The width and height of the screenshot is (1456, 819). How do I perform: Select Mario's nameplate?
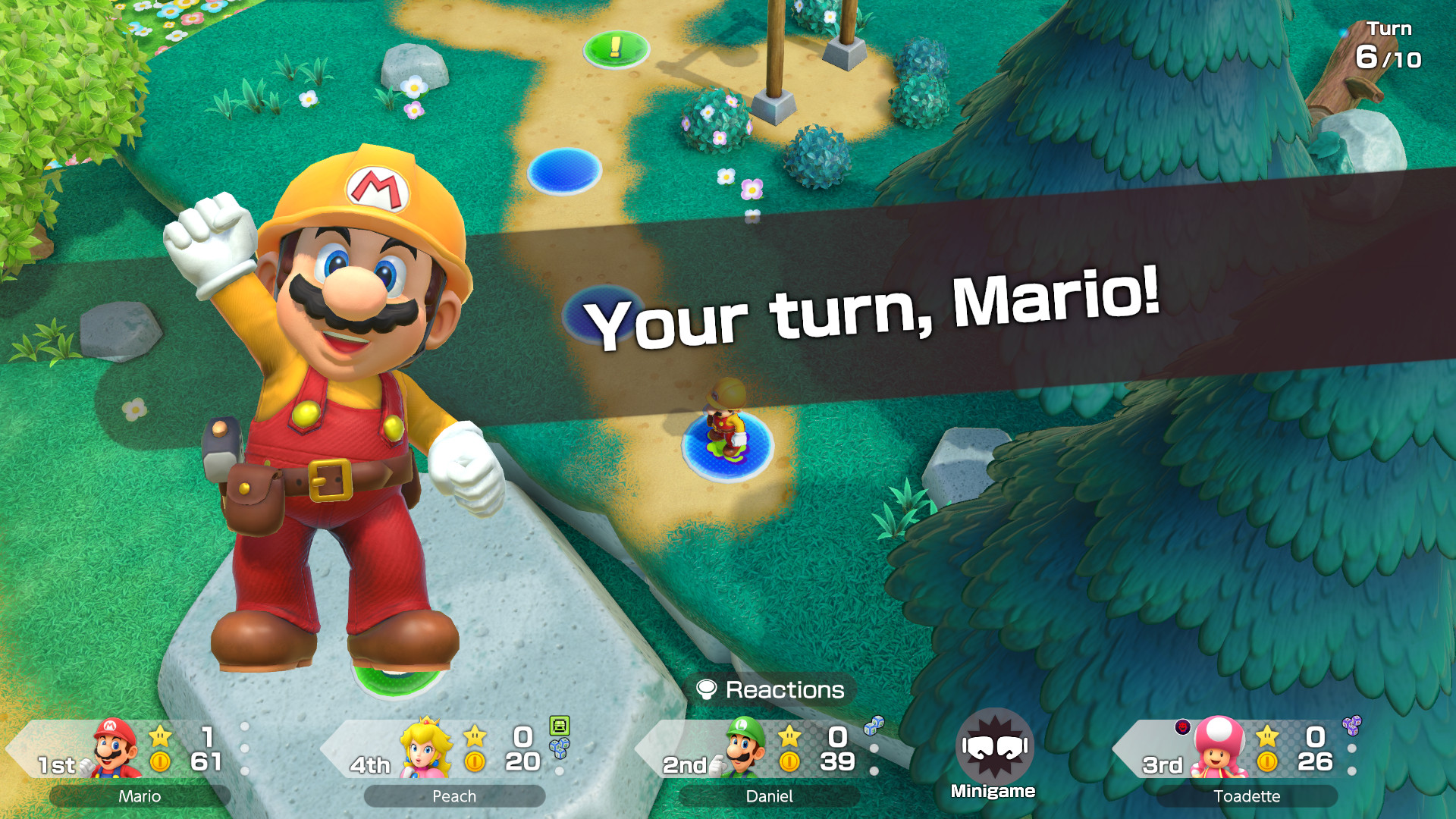tap(138, 796)
